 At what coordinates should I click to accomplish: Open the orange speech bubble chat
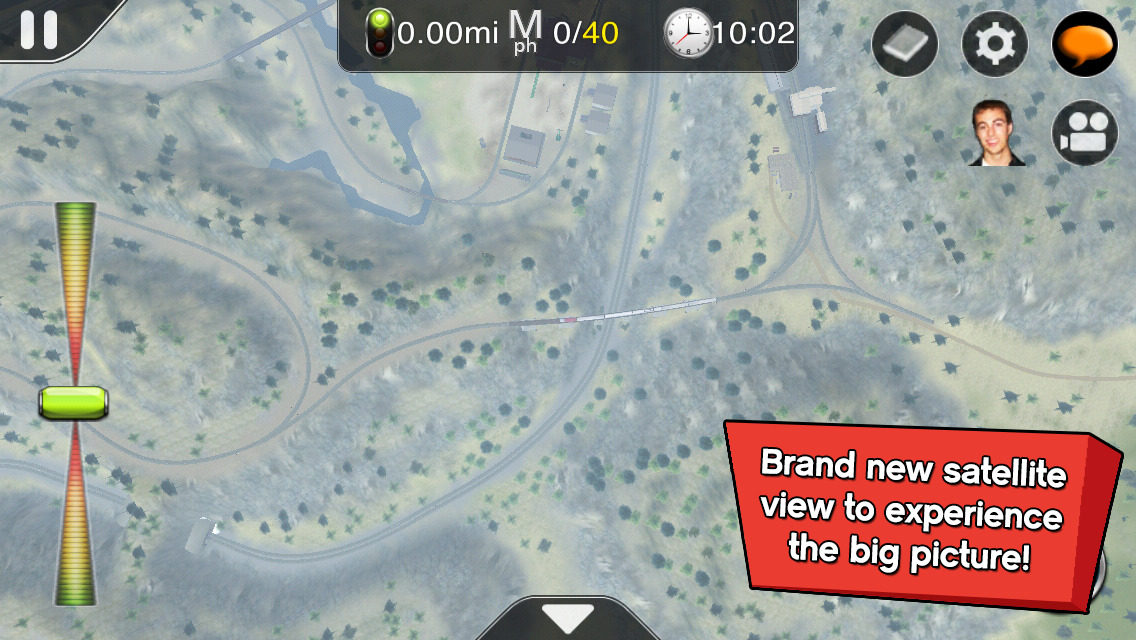click(1084, 45)
